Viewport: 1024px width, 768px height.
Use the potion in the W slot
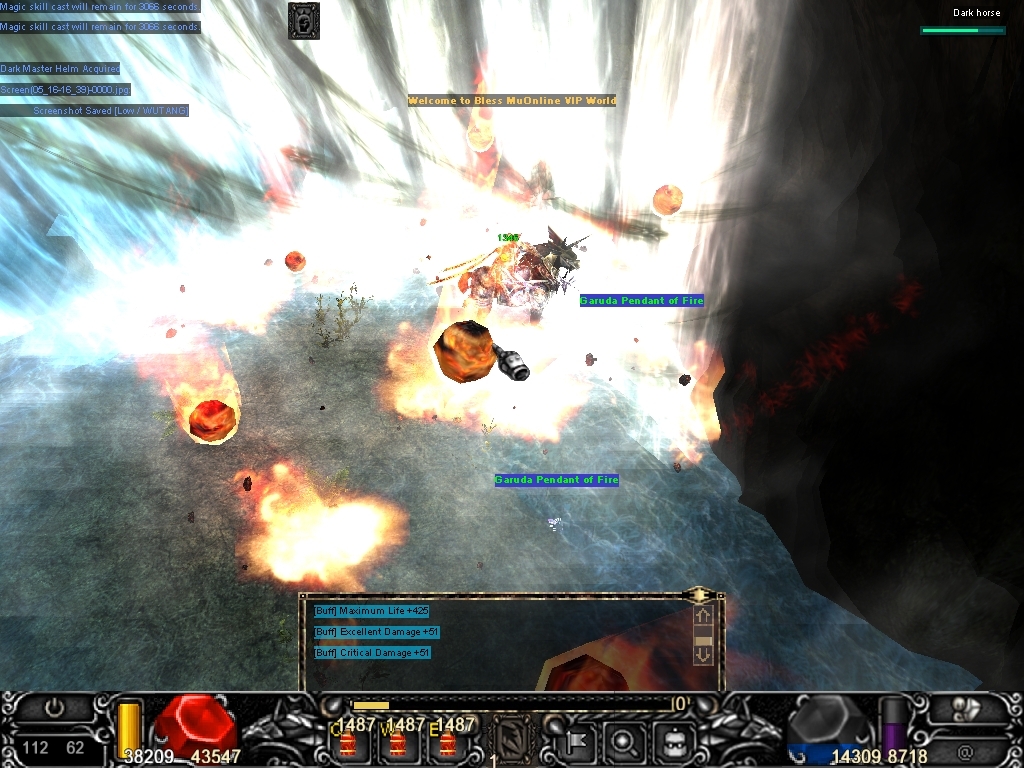(x=397, y=742)
